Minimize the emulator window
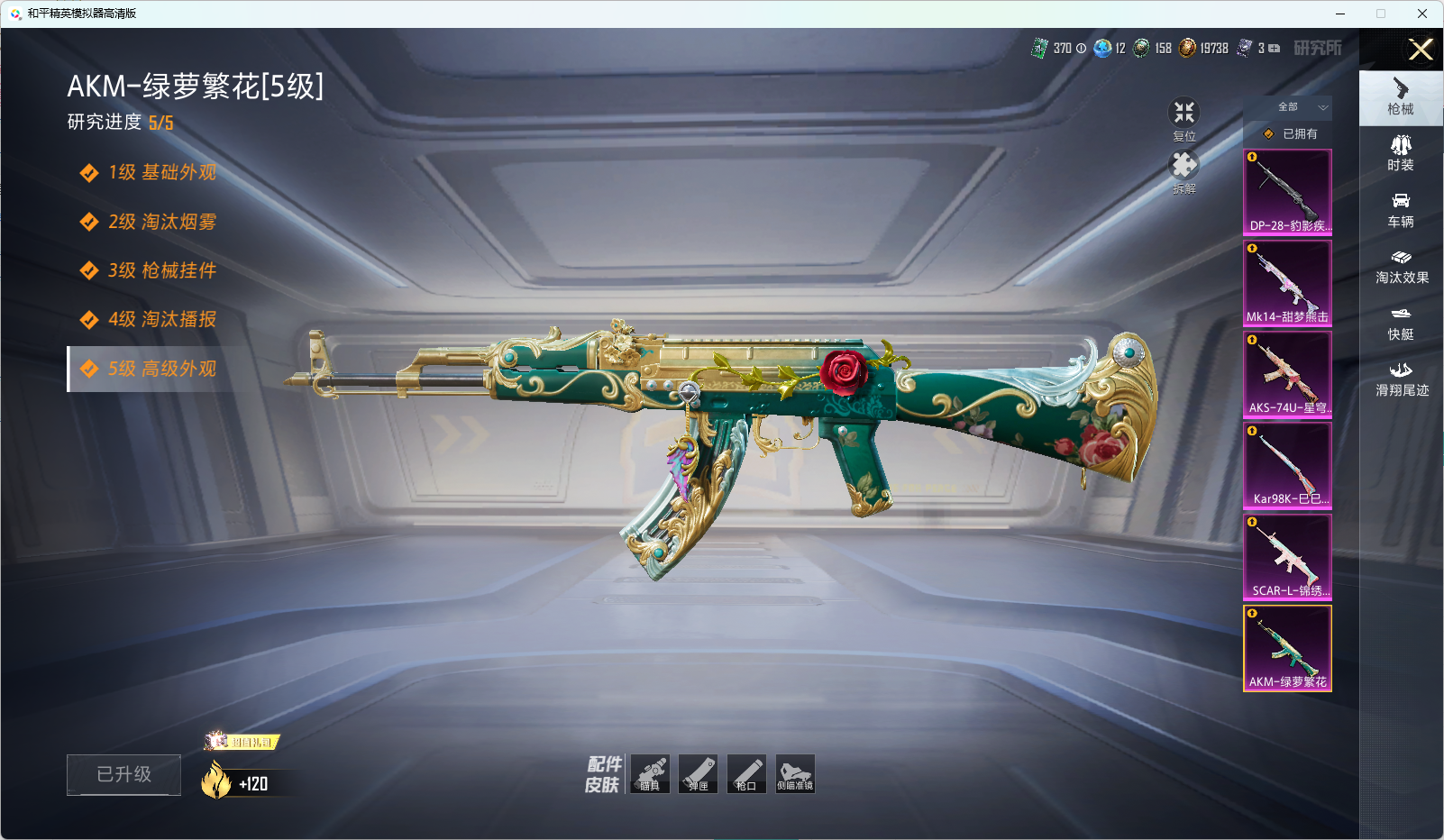1444x840 pixels. pyautogui.click(x=1340, y=14)
